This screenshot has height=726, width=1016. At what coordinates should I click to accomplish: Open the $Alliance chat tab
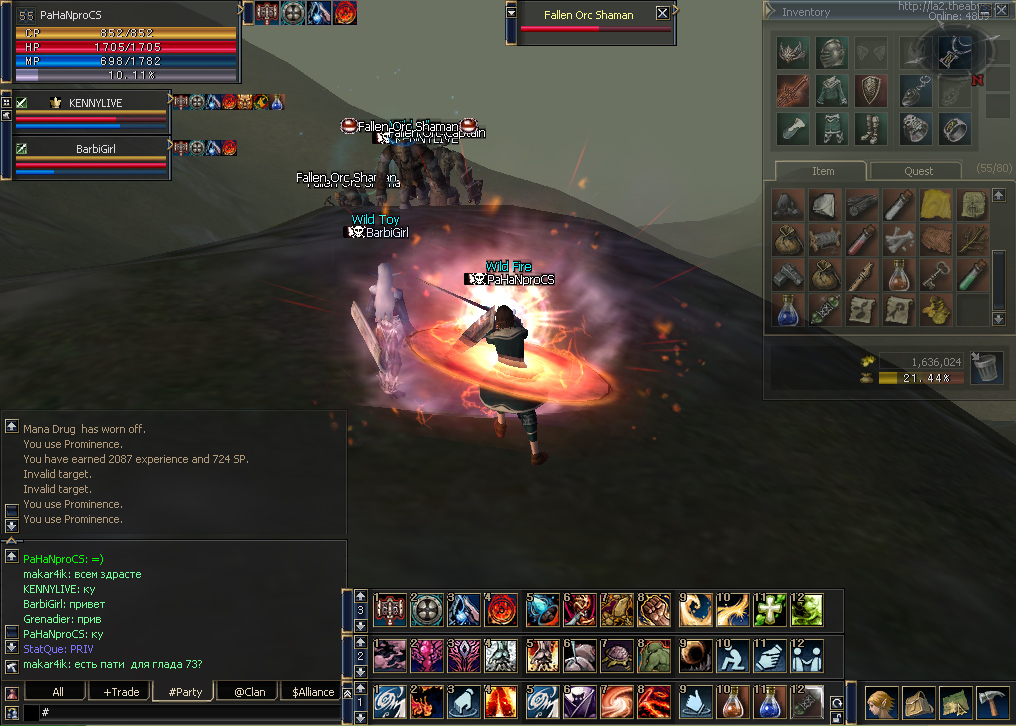pos(313,692)
